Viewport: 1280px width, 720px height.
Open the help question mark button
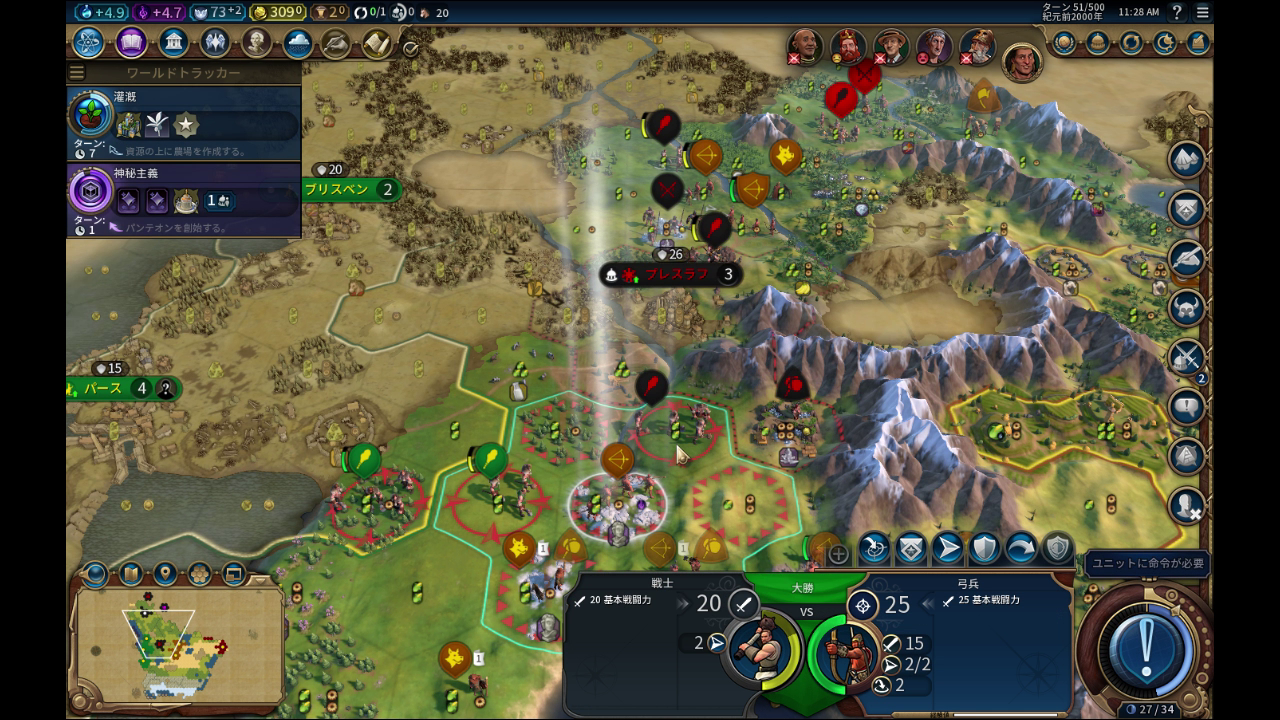pyautogui.click(x=1177, y=12)
